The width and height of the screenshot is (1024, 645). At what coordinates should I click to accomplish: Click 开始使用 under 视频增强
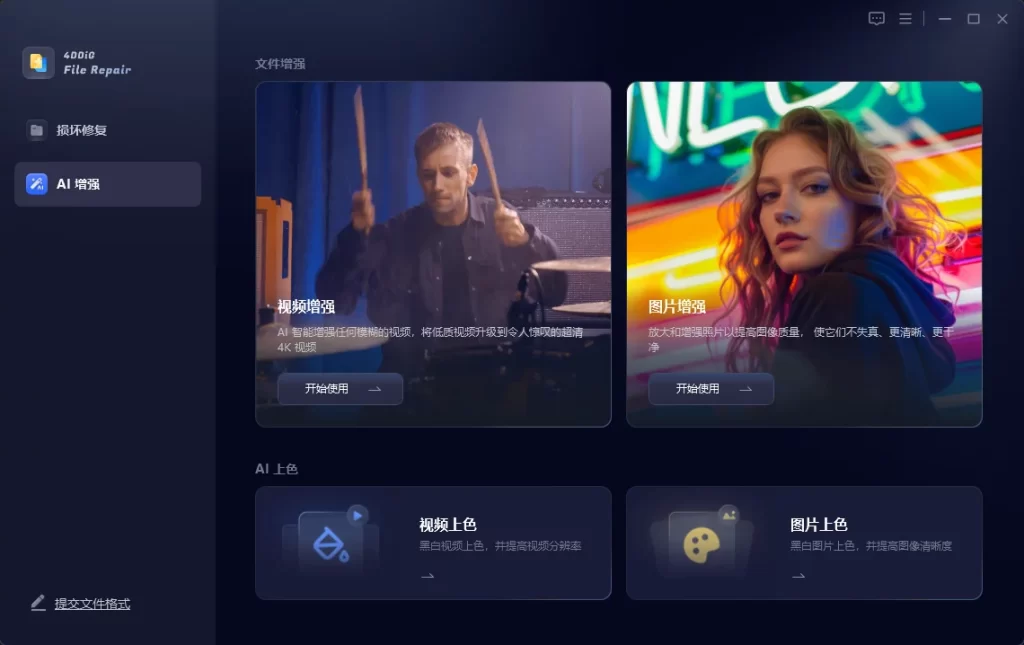[x=340, y=389]
